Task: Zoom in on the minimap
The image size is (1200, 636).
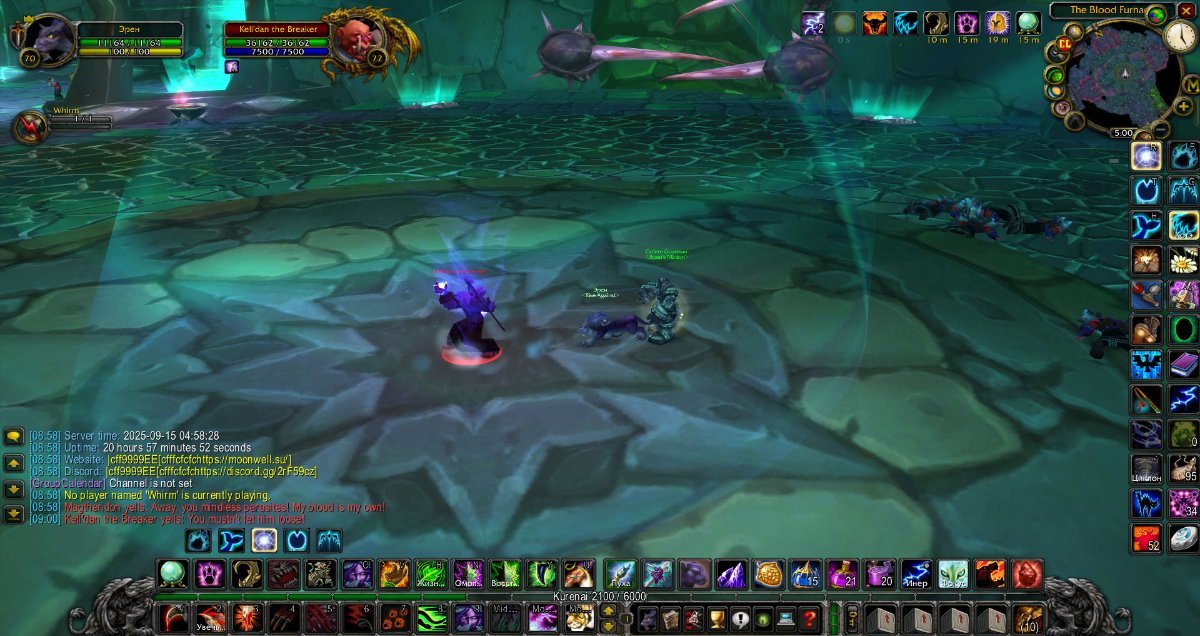Action: coord(1183,105)
